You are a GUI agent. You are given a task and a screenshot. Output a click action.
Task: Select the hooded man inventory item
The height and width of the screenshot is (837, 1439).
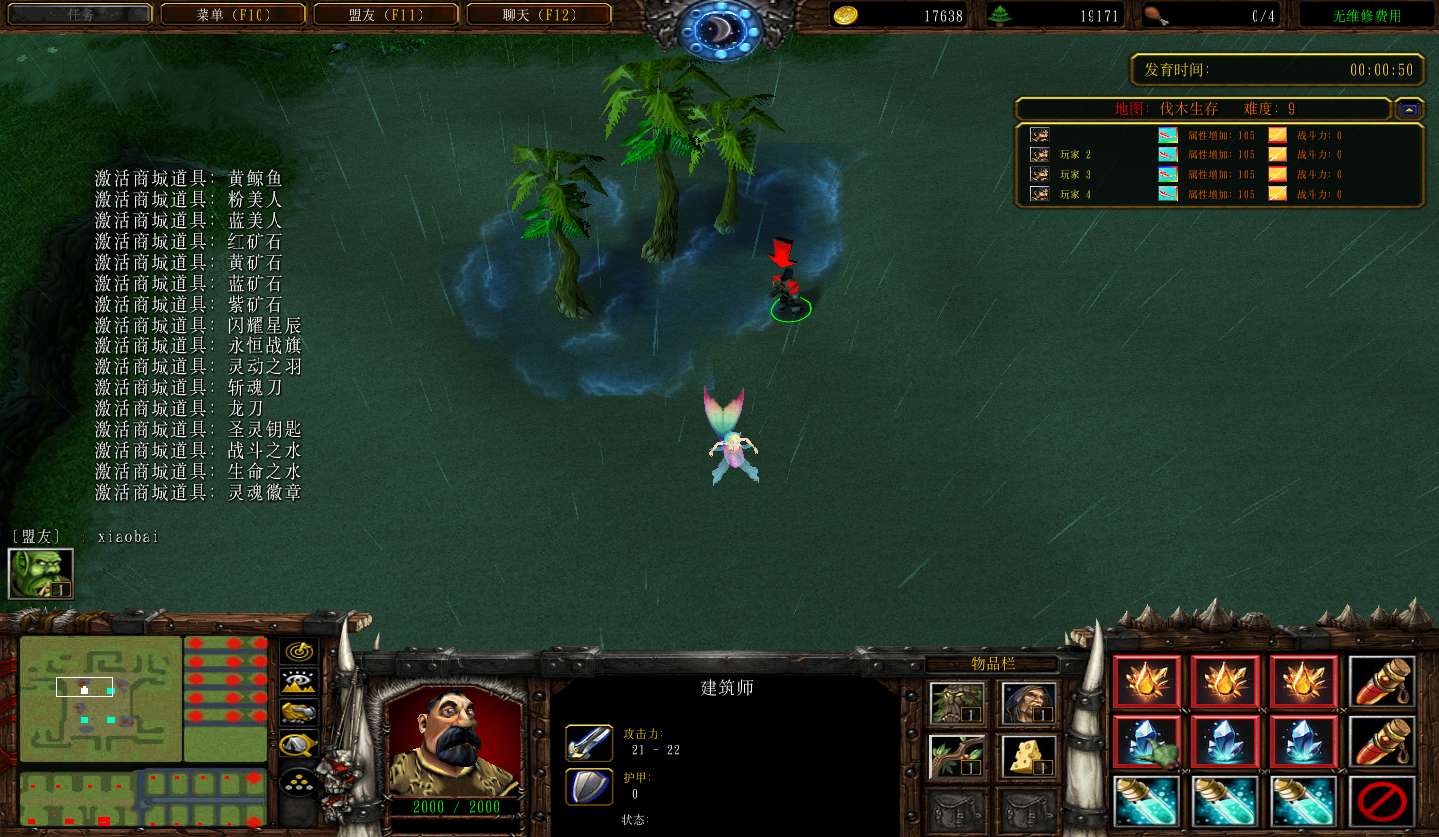pyautogui.click(x=1029, y=704)
